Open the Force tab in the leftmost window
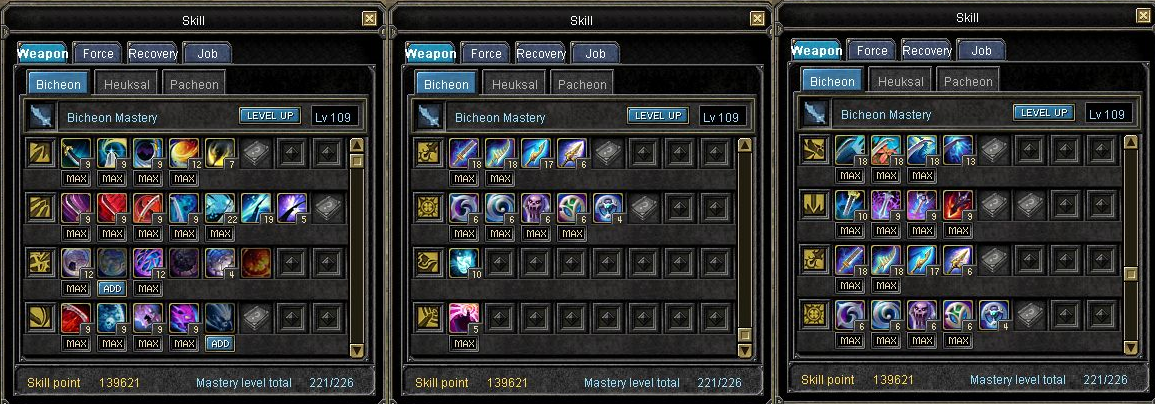The width and height of the screenshot is (1155, 404). [x=98, y=53]
